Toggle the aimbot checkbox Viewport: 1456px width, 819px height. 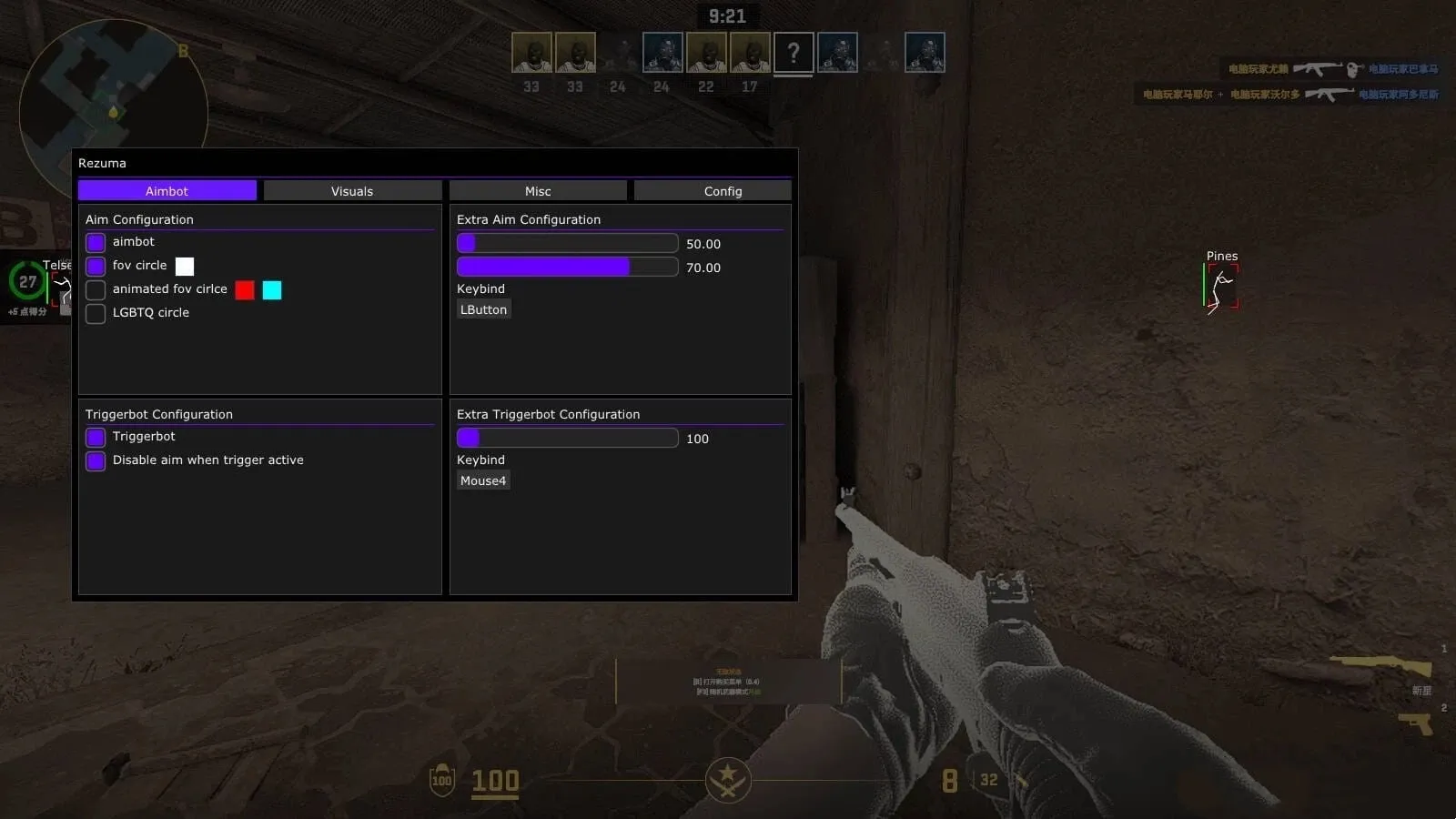tap(96, 243)
